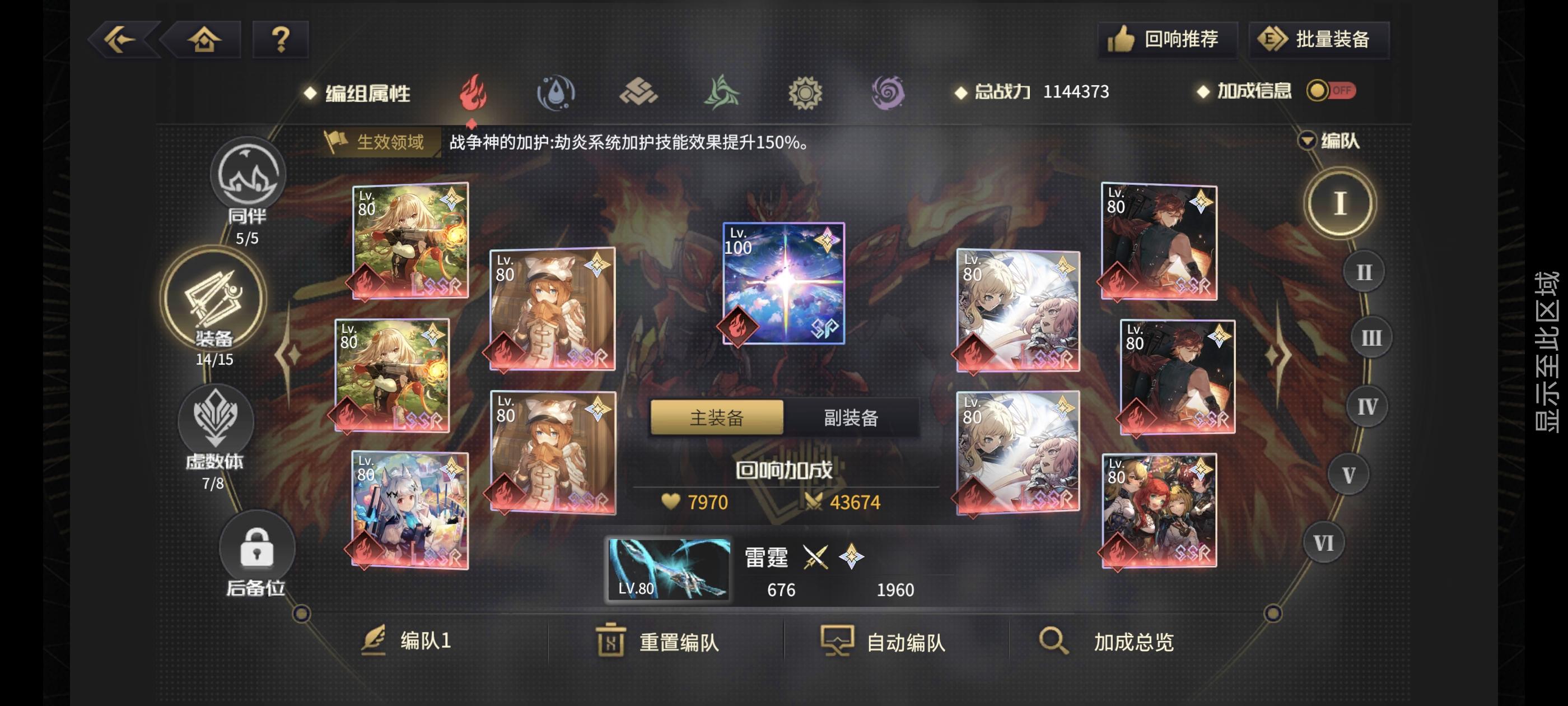This screenshot has height=706, width=1568.
Task: Select the 雷霆 weapon thumbnail
Action: coord(669,569)
